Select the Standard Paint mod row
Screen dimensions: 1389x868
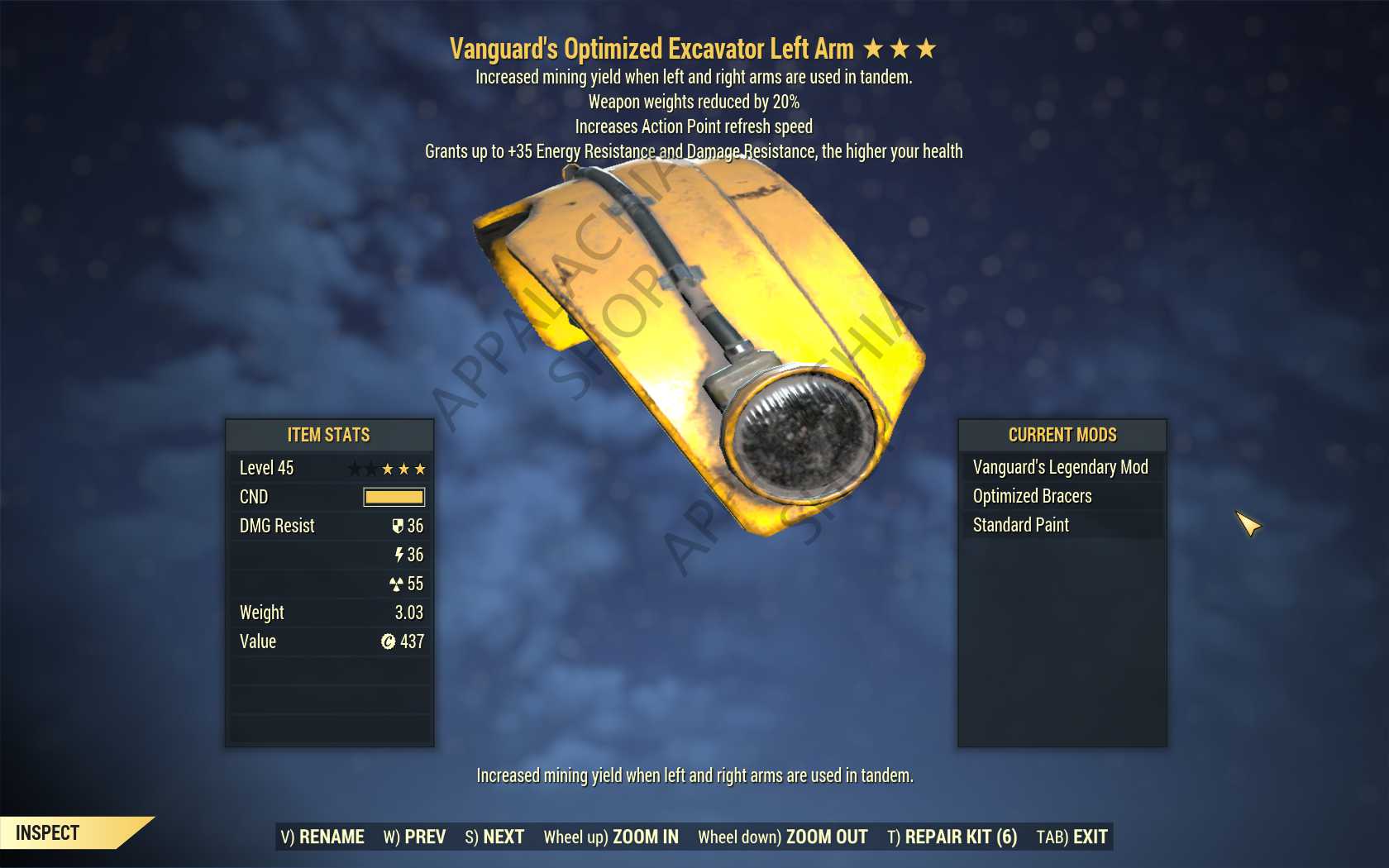(1020, 525)
